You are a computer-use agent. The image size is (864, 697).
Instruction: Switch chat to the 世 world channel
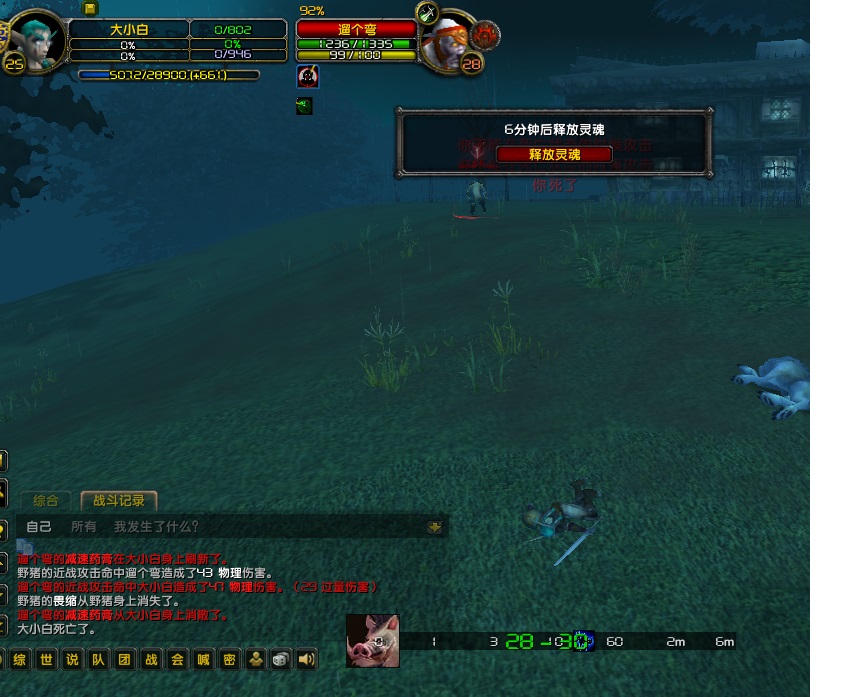tap(46, 659)
